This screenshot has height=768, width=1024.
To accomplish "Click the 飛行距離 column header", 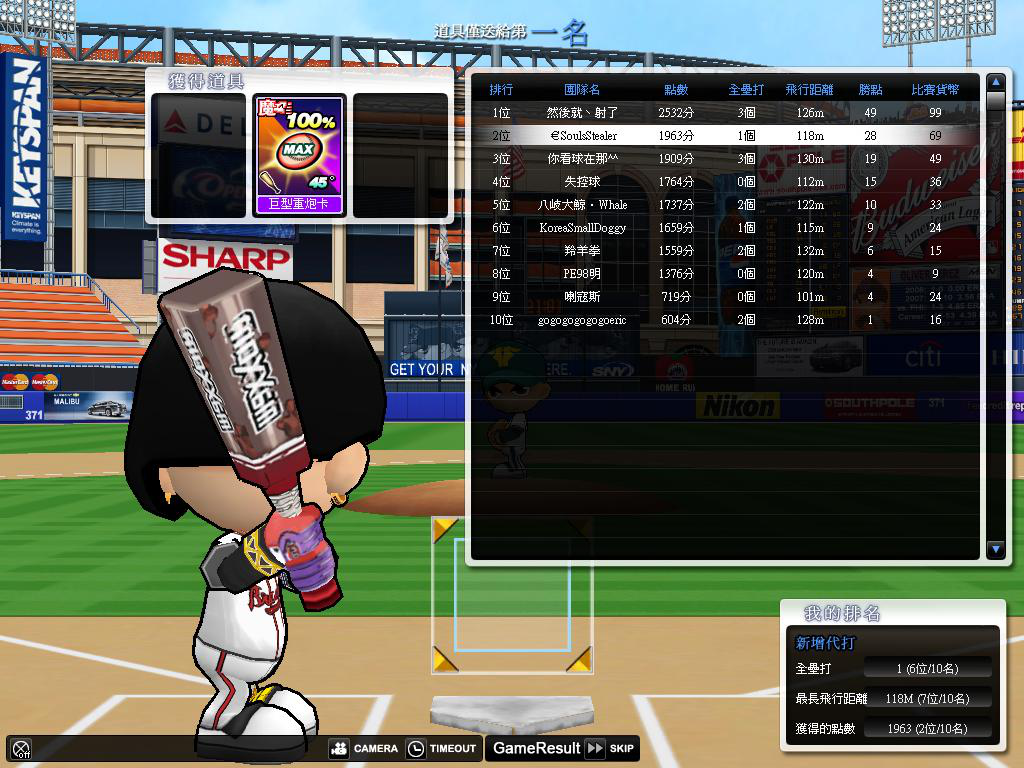I will coord(809,90).
